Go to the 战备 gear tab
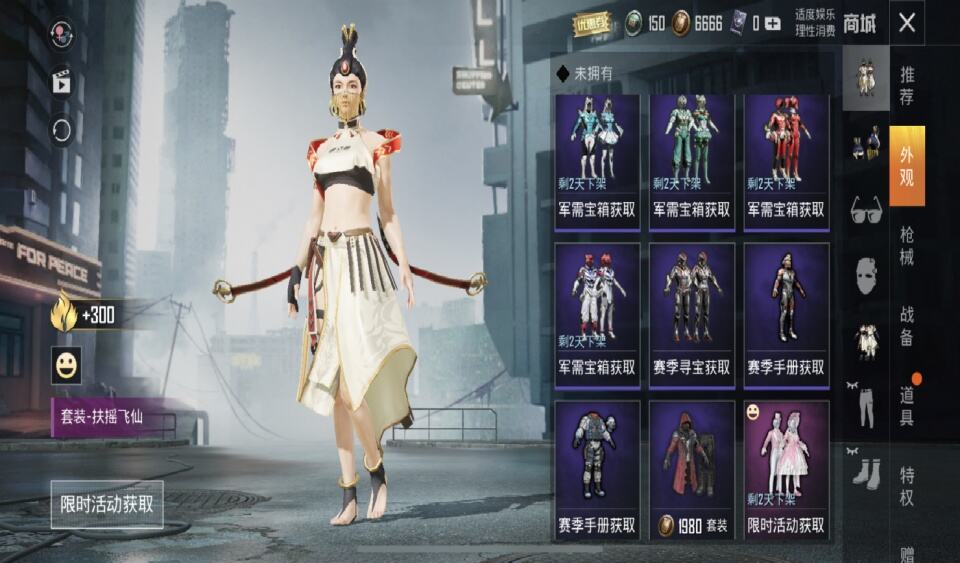960x563 pixels. [906, 326]
